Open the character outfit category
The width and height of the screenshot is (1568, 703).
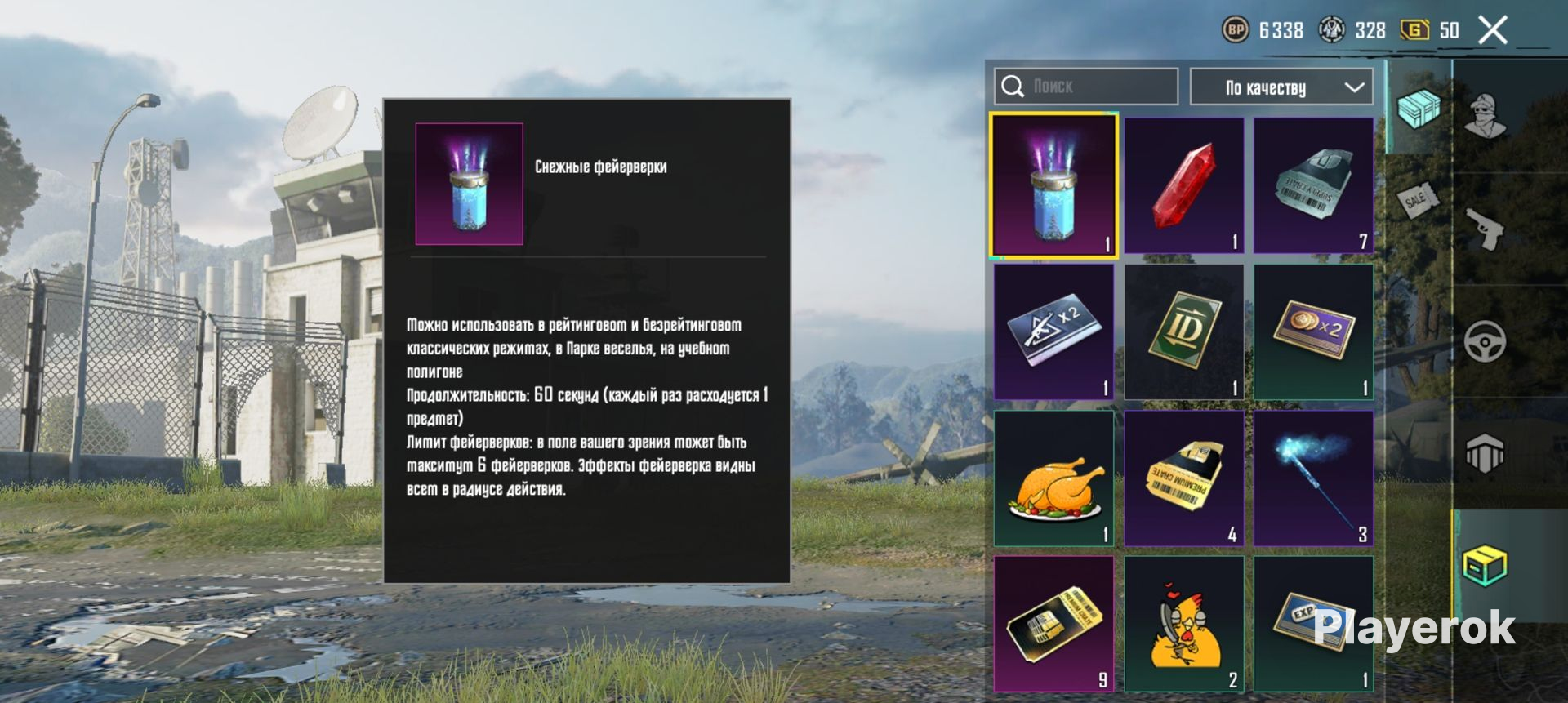pyautogui.click(x=1486, y=116)
